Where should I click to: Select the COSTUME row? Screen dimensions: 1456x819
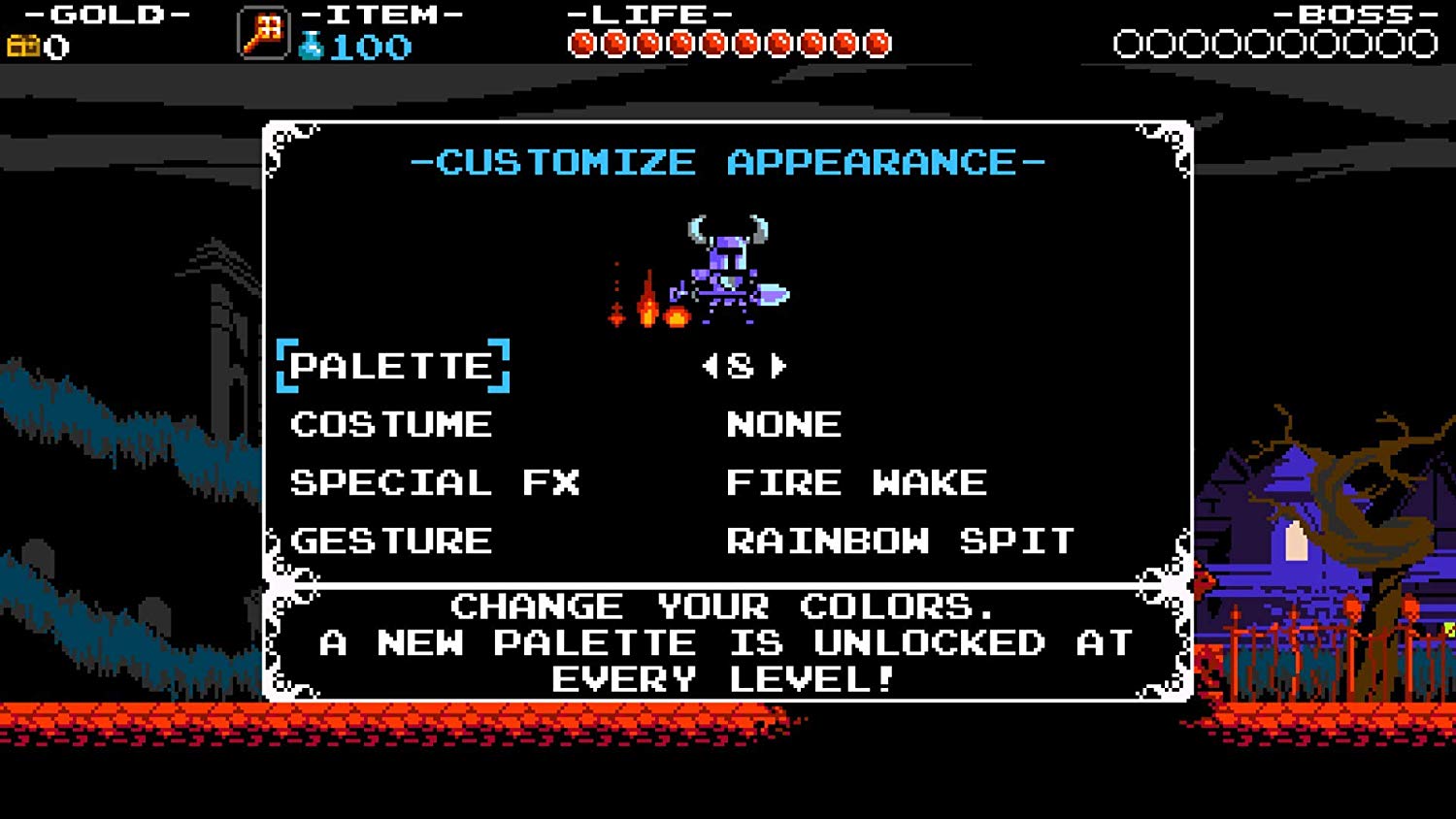coord(391,424)
